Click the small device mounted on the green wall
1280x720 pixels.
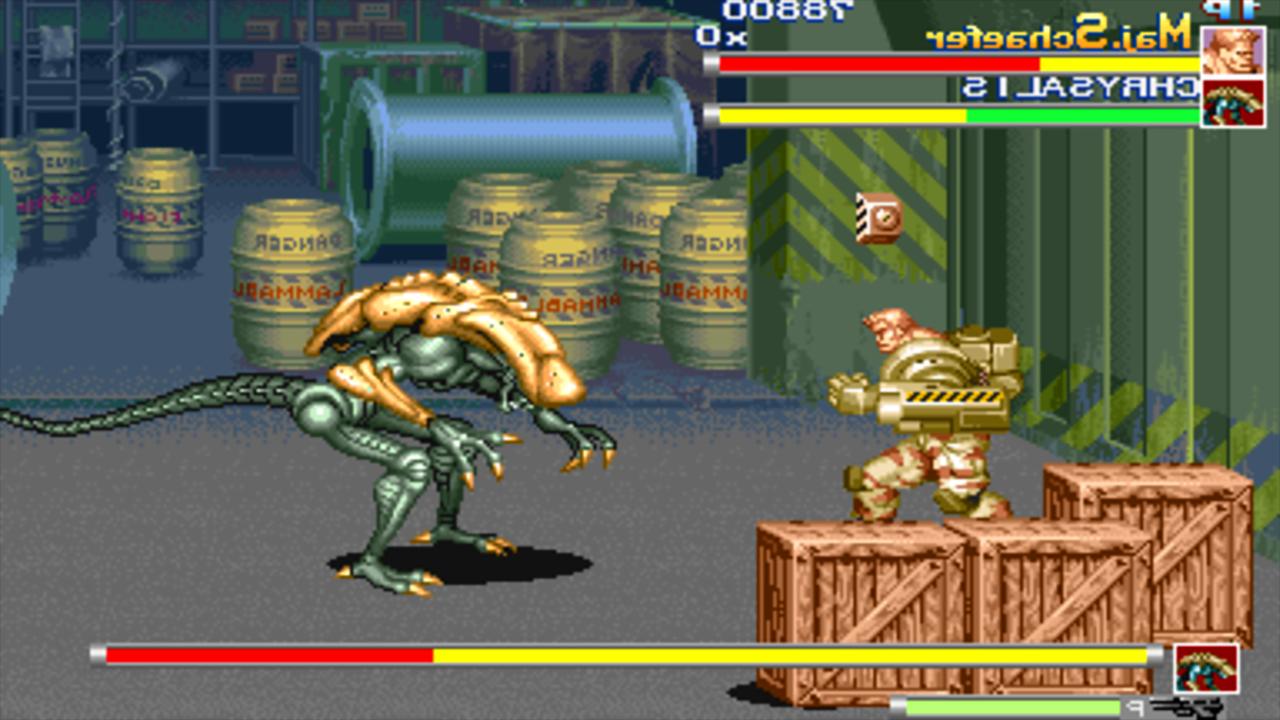[x=876, y=215]
